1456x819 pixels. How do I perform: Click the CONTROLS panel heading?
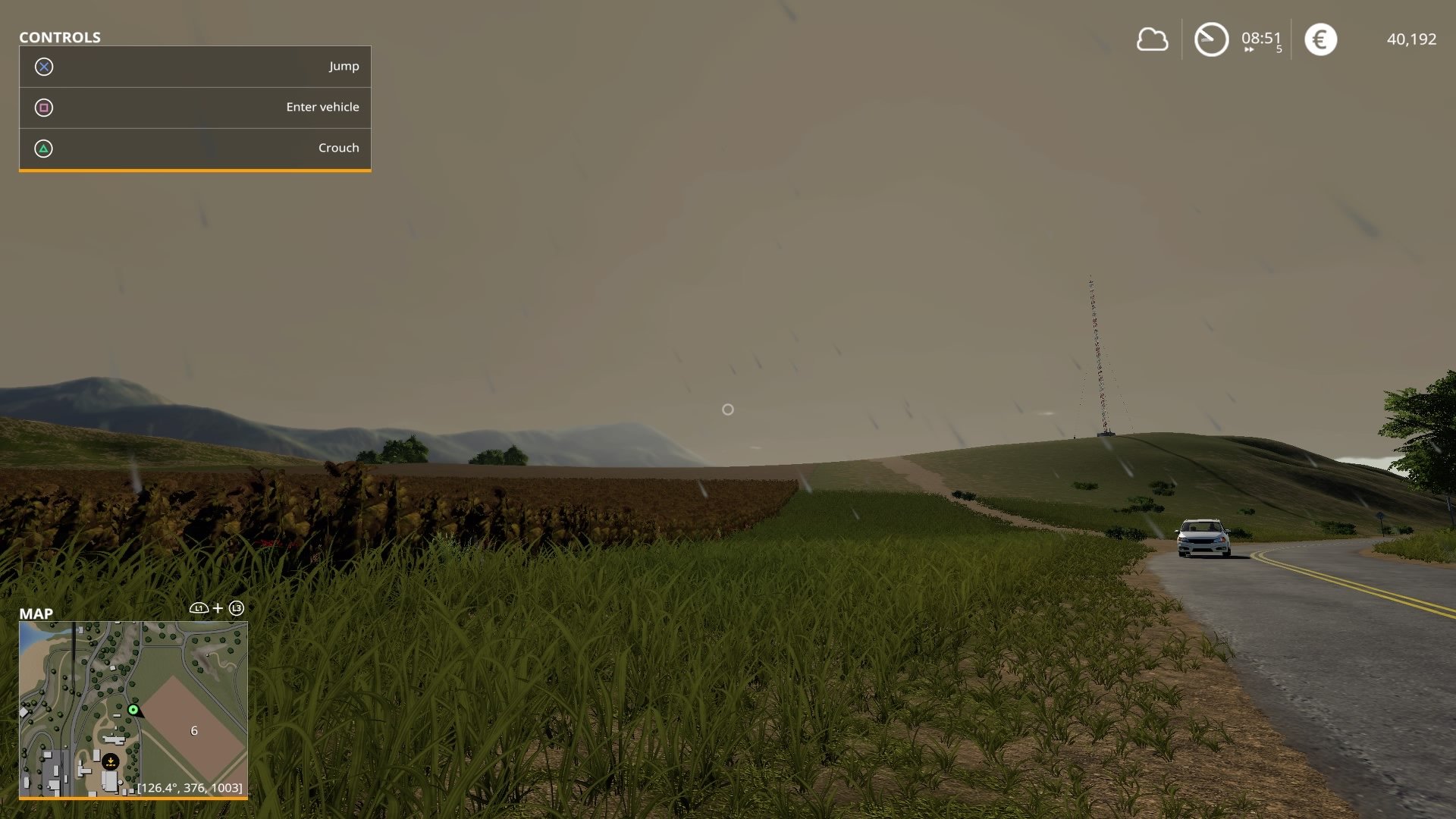point(61,36)
